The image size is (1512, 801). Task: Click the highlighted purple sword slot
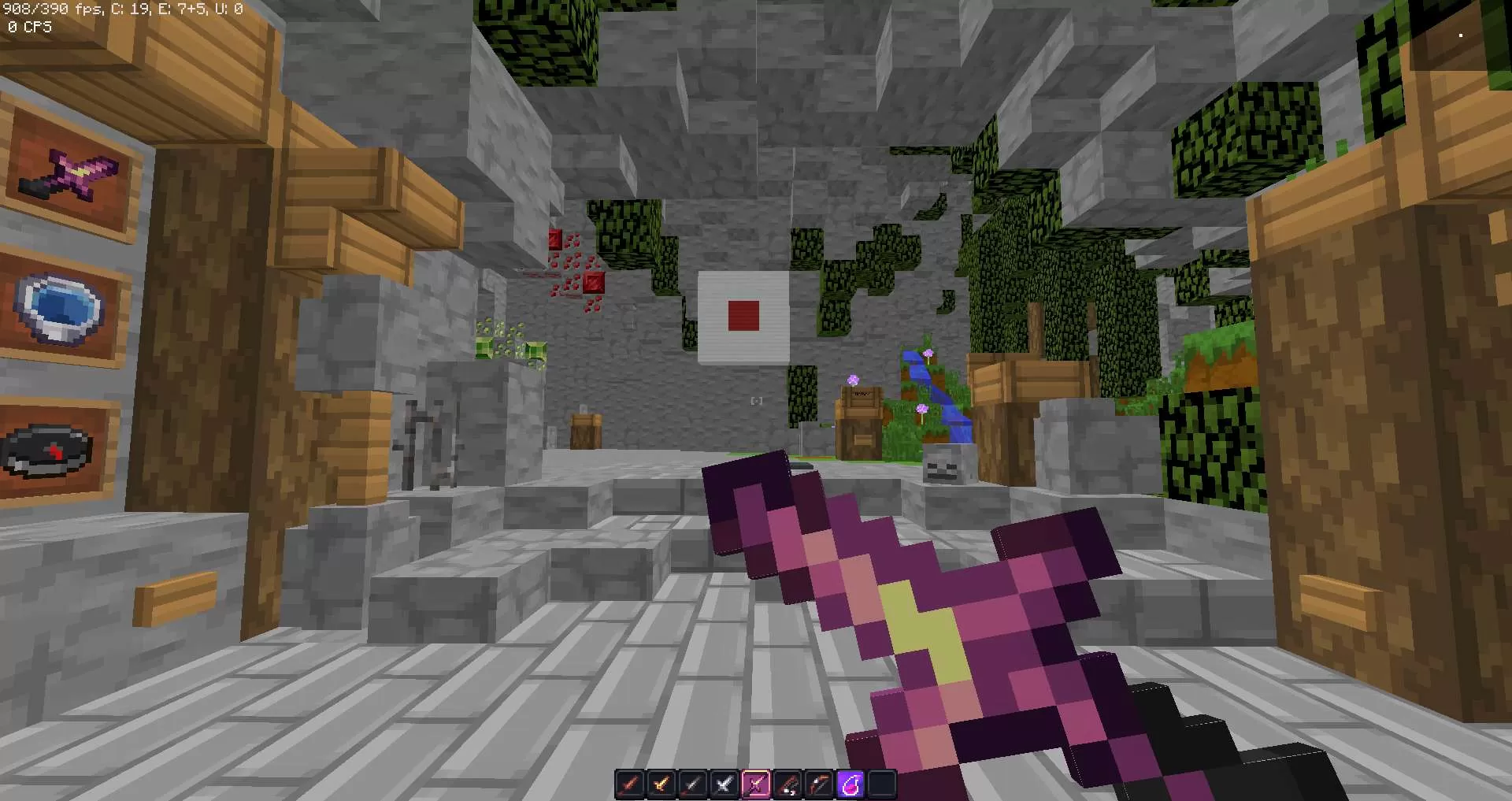pos(755,784)
